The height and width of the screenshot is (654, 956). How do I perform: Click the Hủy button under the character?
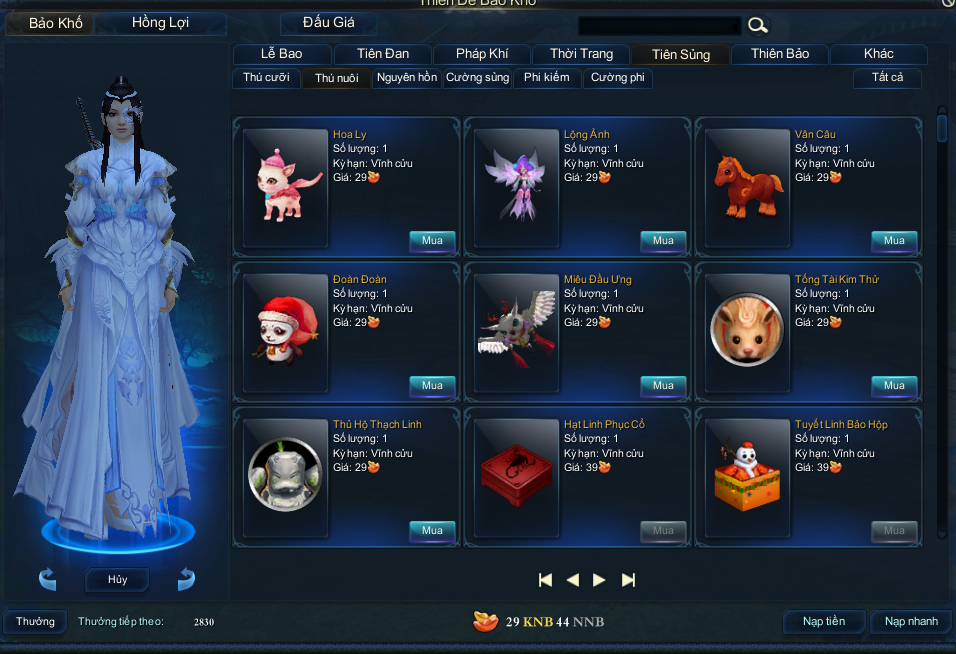coord(117,580)
